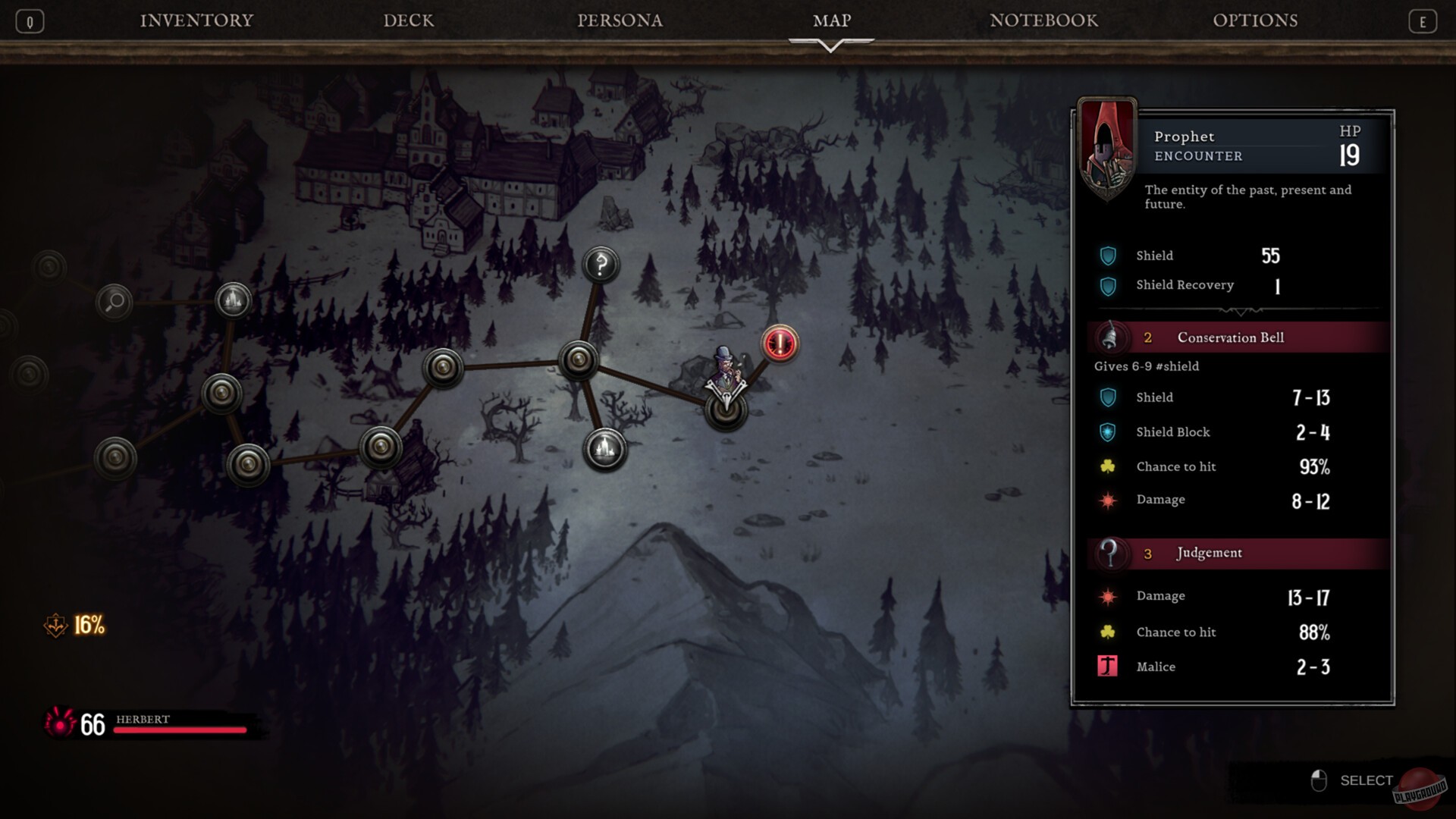Click the red spider icon beside Herbert's counter
Screen dimensions: 1456x819
pyautogui.click(x=59, y=725)
